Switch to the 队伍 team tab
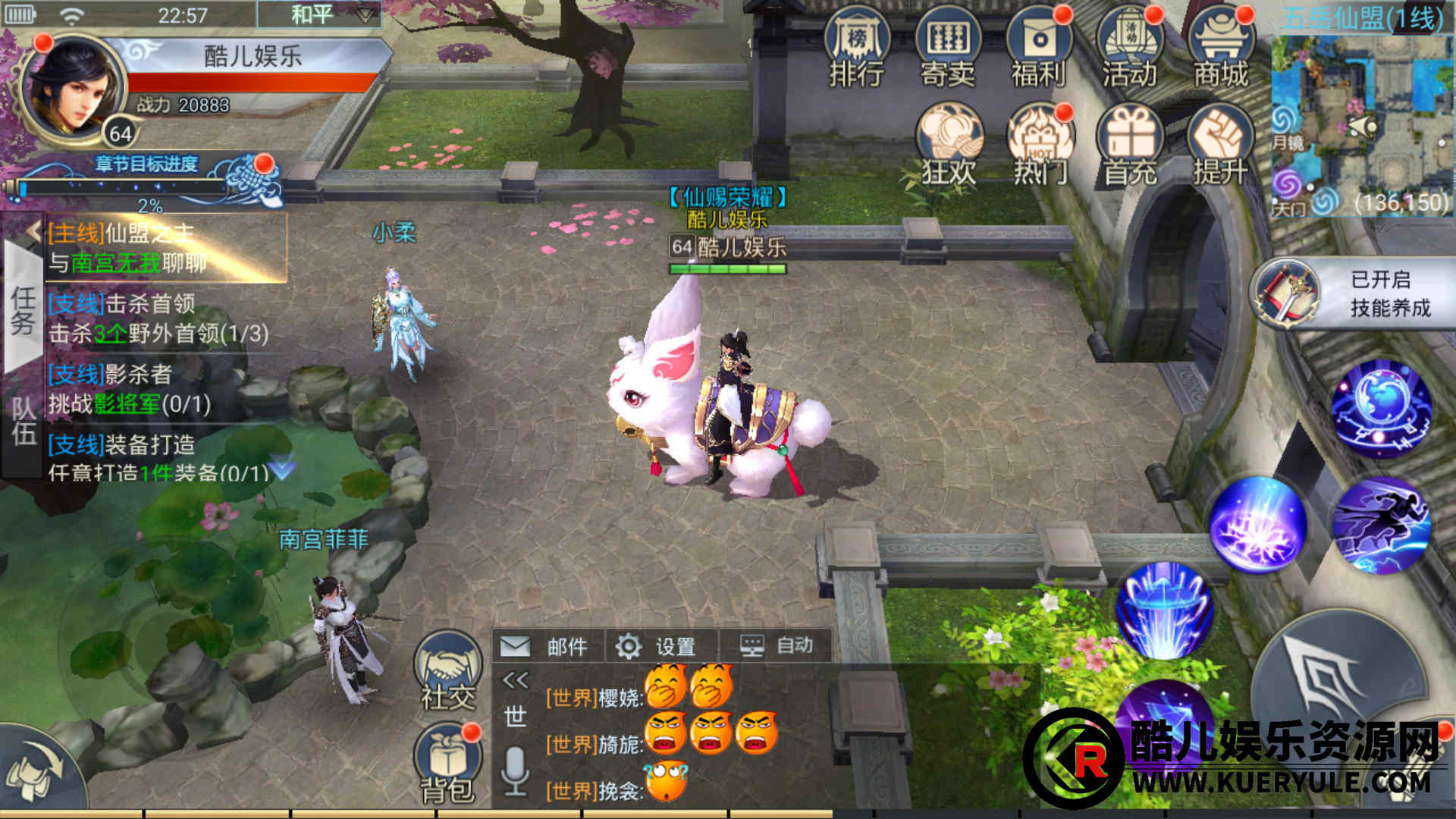Screen dimensions: 1456x819 [x=23, y=421]
